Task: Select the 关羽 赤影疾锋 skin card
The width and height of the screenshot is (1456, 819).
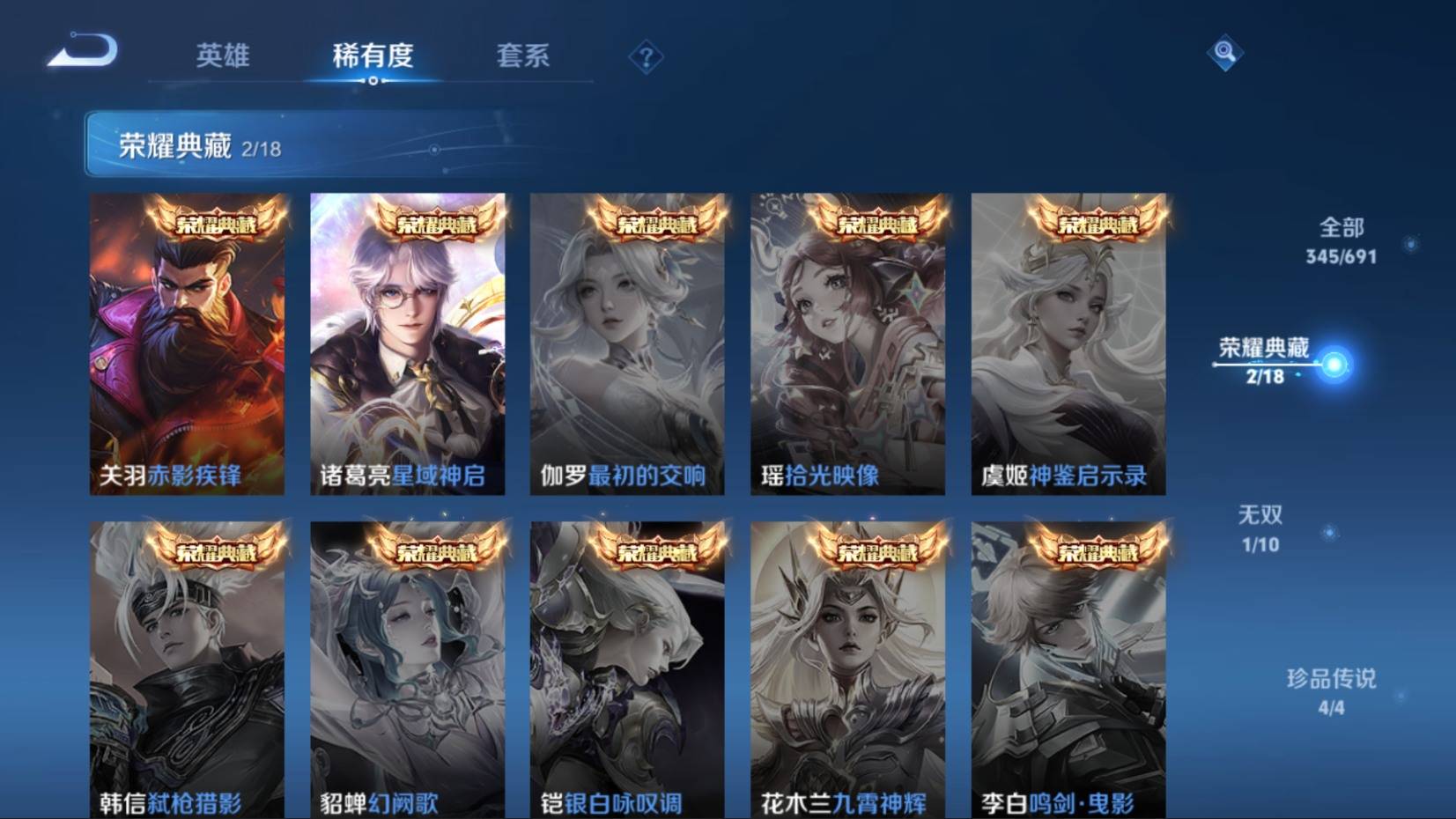Action: [187, 343]
